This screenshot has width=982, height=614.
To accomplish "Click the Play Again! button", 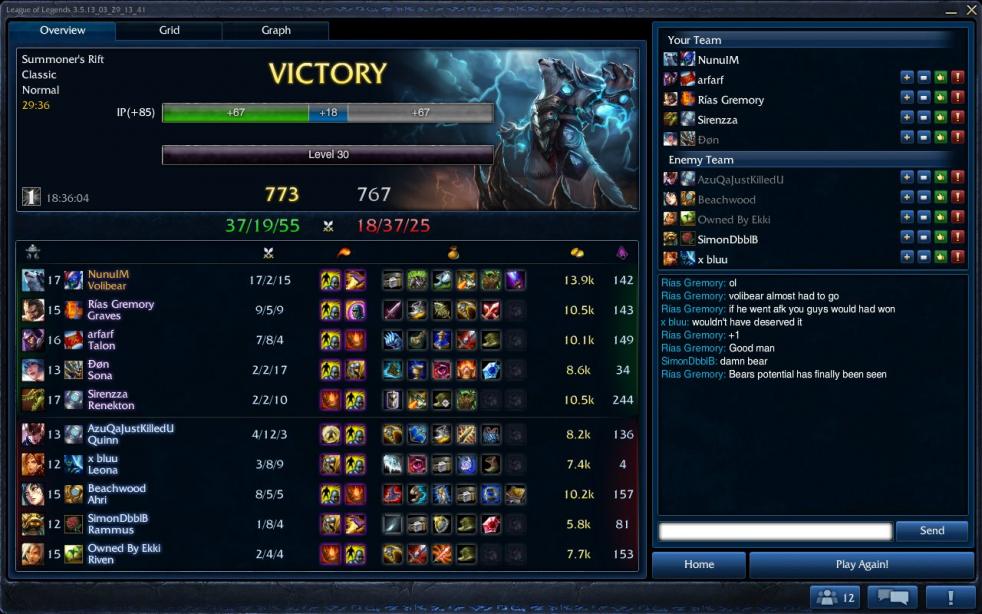I will pos(861,564).
